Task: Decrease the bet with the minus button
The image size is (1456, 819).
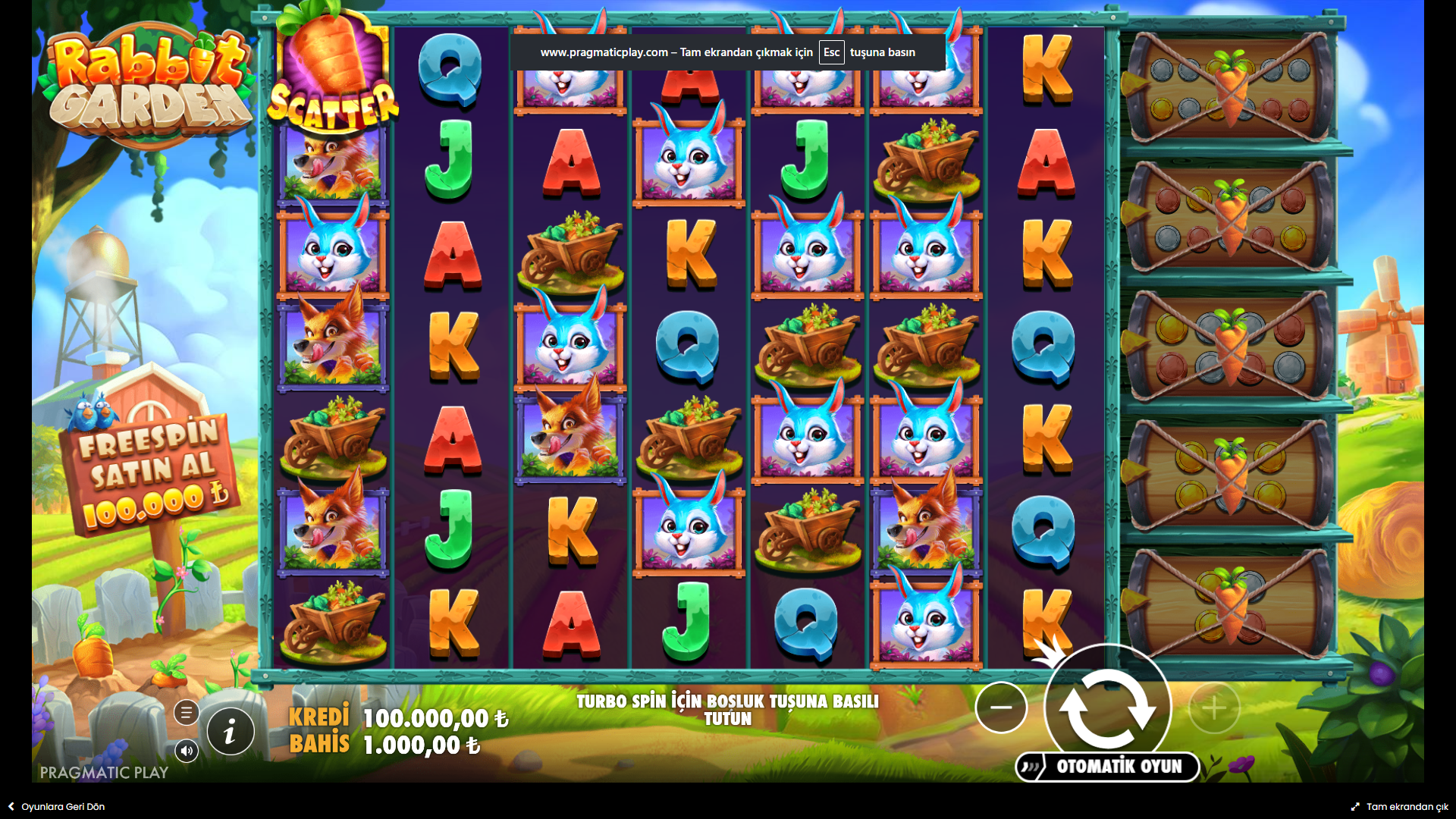Action: 1001,708
